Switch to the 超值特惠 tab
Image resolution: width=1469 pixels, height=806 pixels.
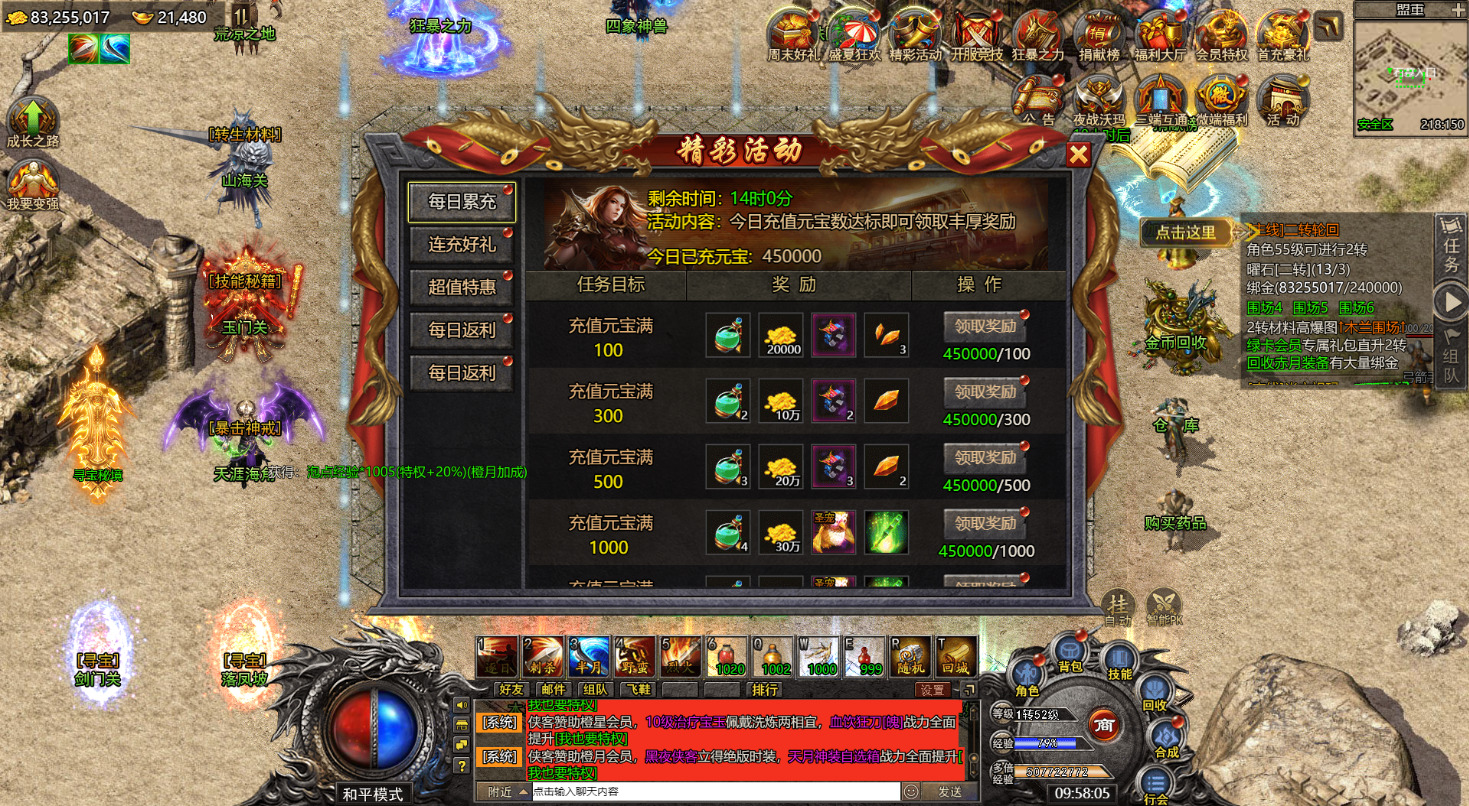click(x=461, y=288)
